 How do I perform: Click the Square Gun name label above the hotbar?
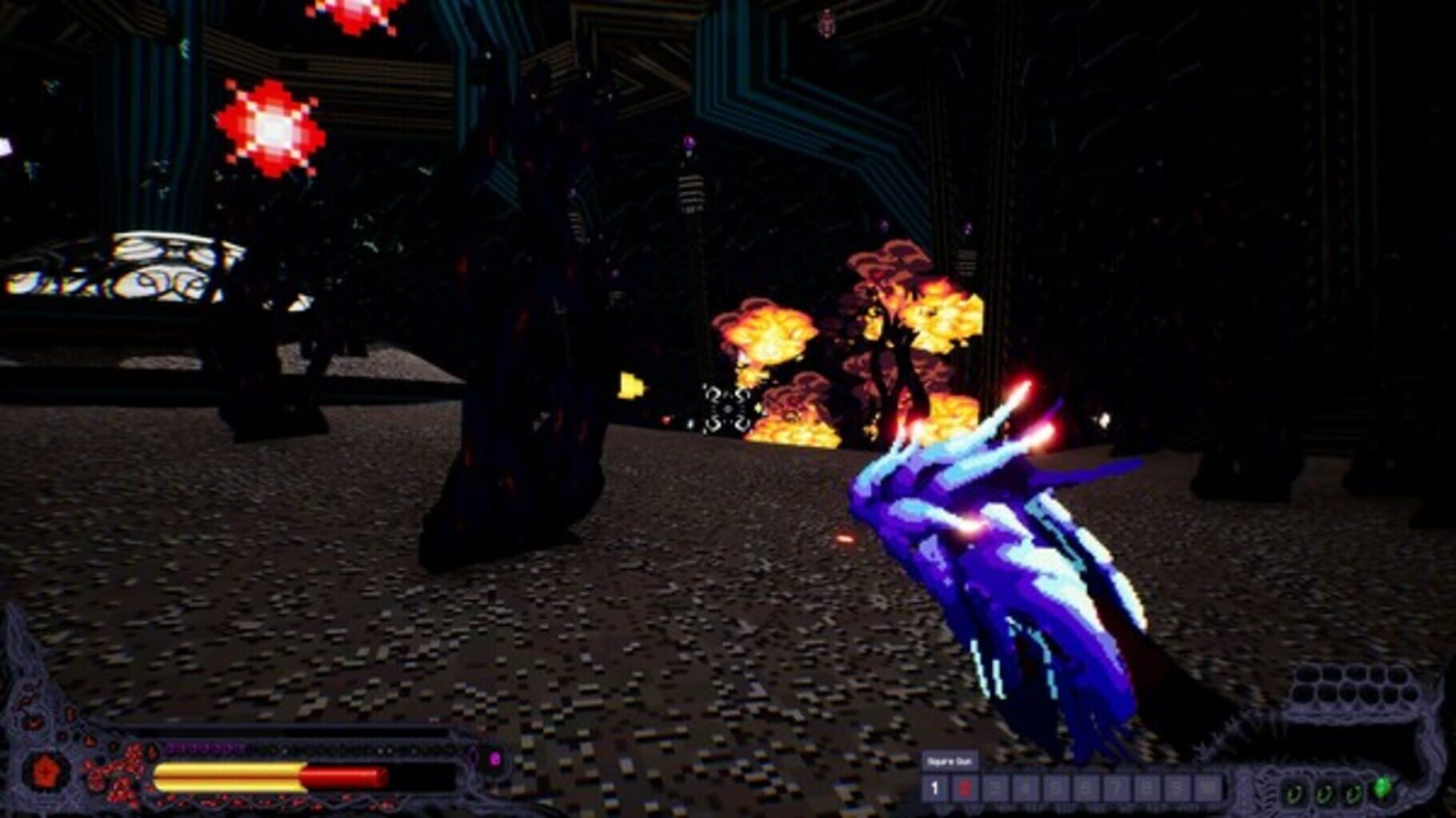click(x=950, y=759)
